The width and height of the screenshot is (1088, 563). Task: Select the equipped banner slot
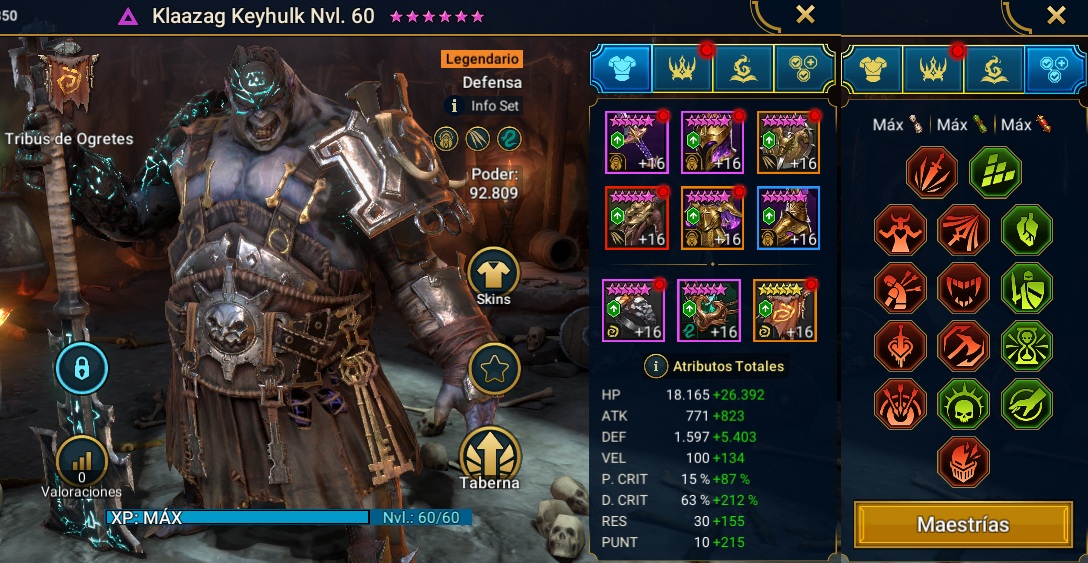787,310
